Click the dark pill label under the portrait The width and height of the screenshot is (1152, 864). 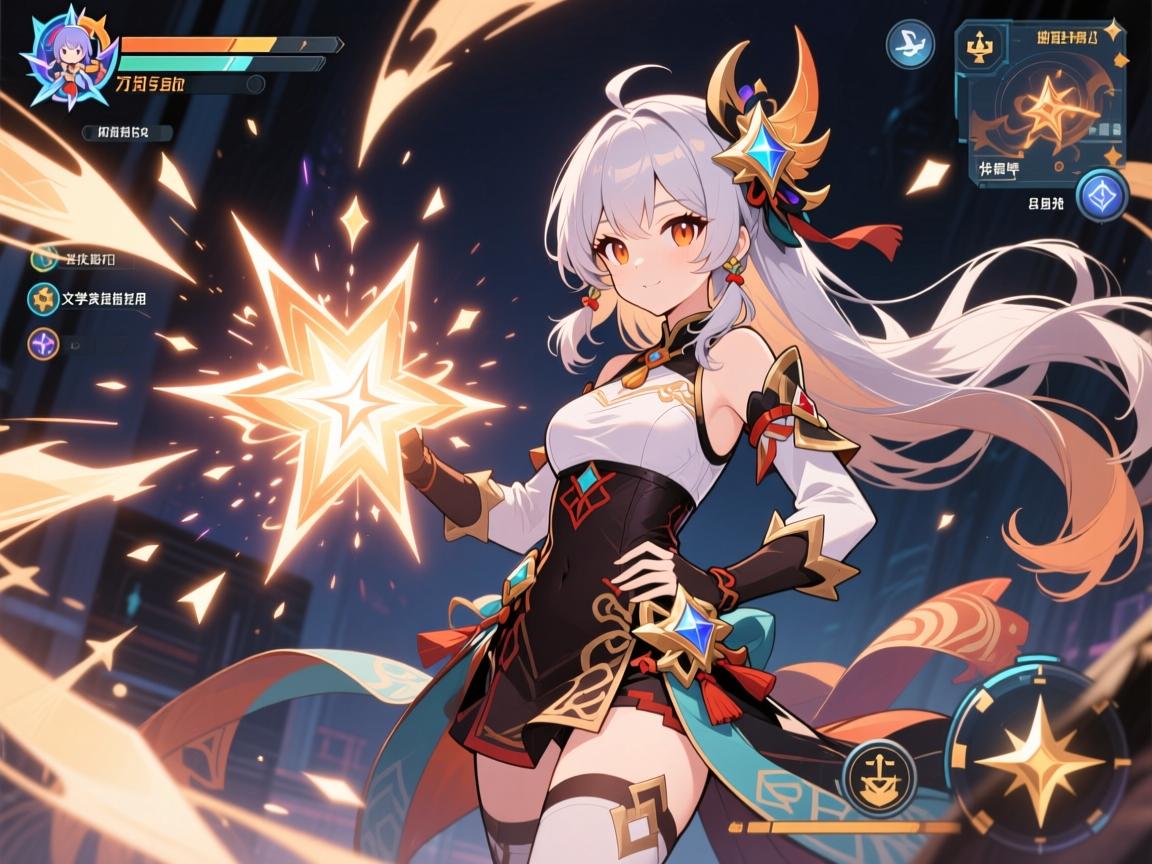(126, 132)
